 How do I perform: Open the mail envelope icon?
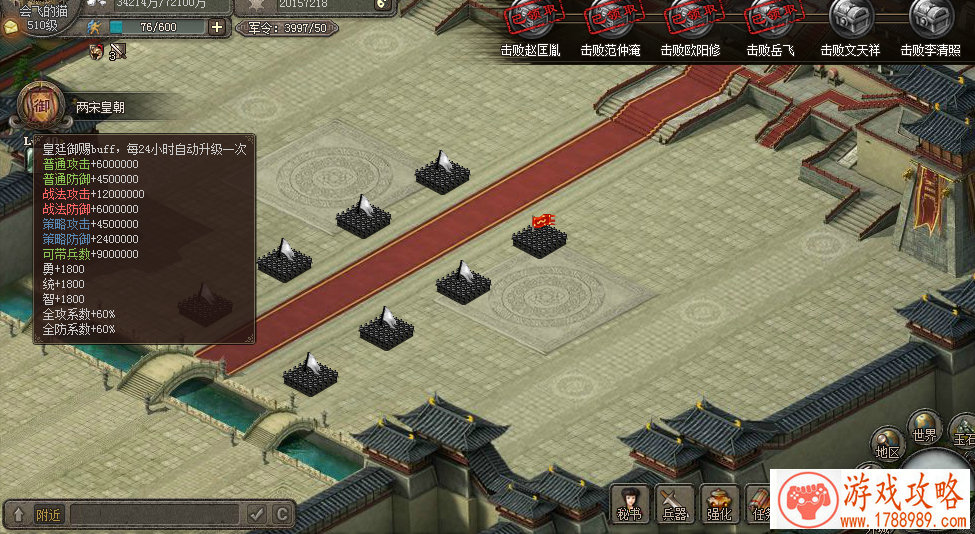[10, 26]
